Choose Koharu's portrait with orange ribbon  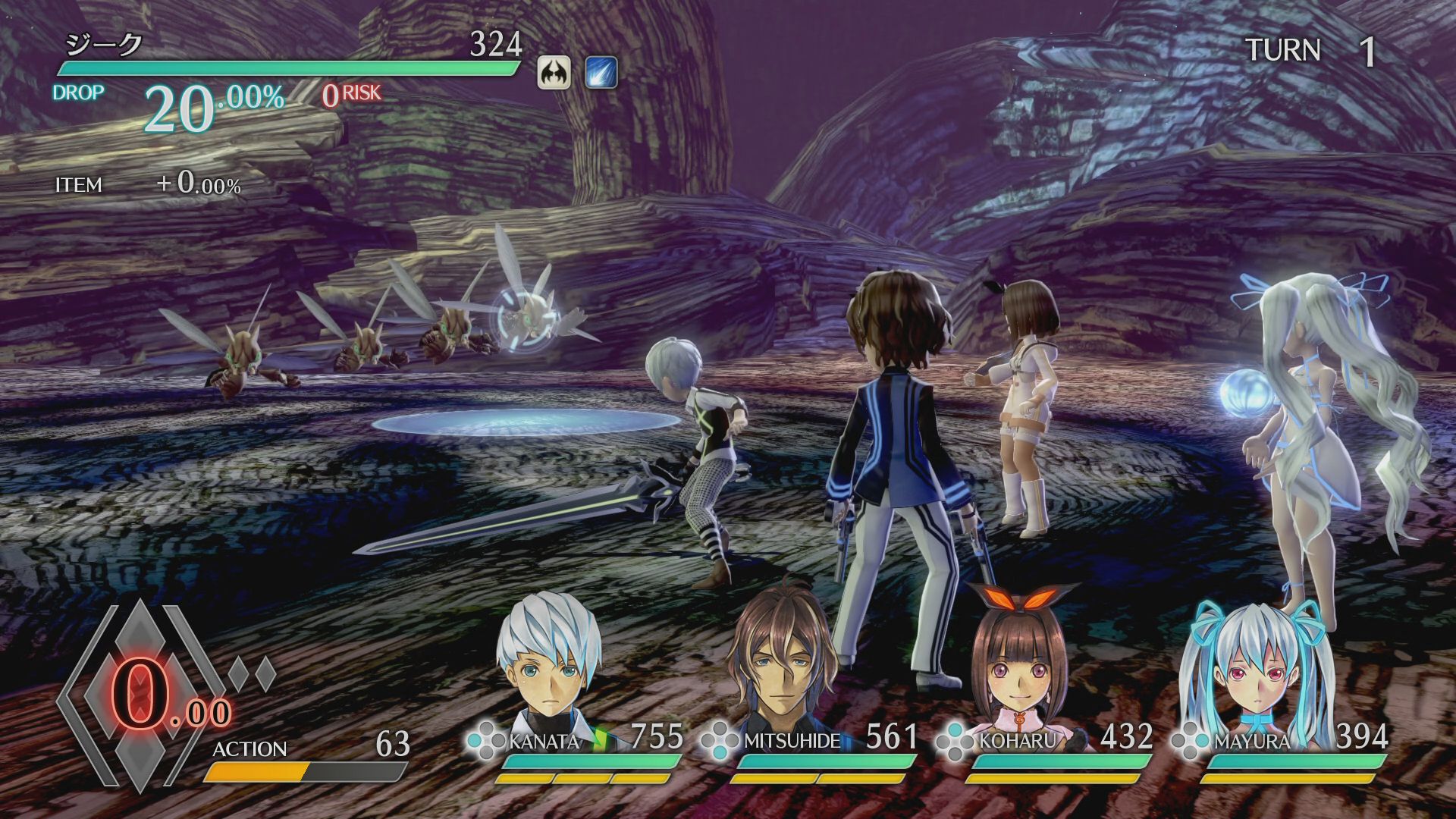pos(1016,660)
